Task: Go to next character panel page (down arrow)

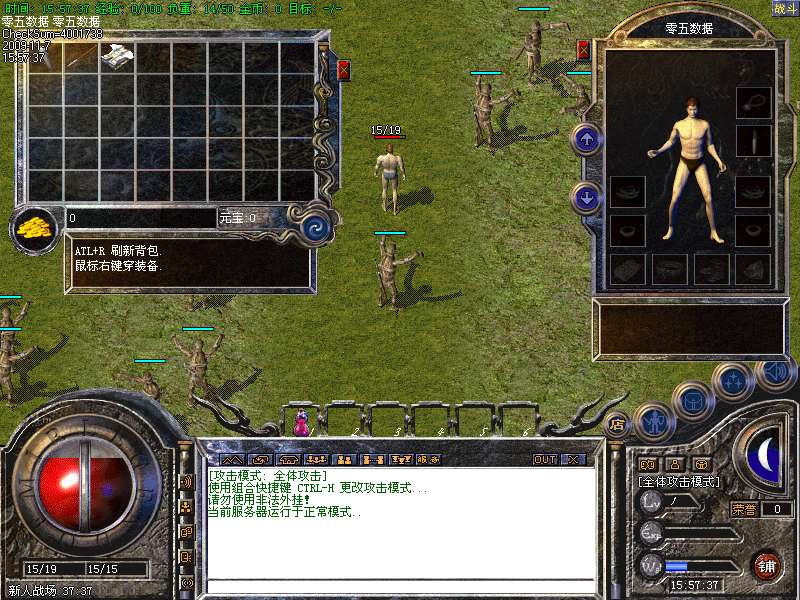Action: coord(587,197)
